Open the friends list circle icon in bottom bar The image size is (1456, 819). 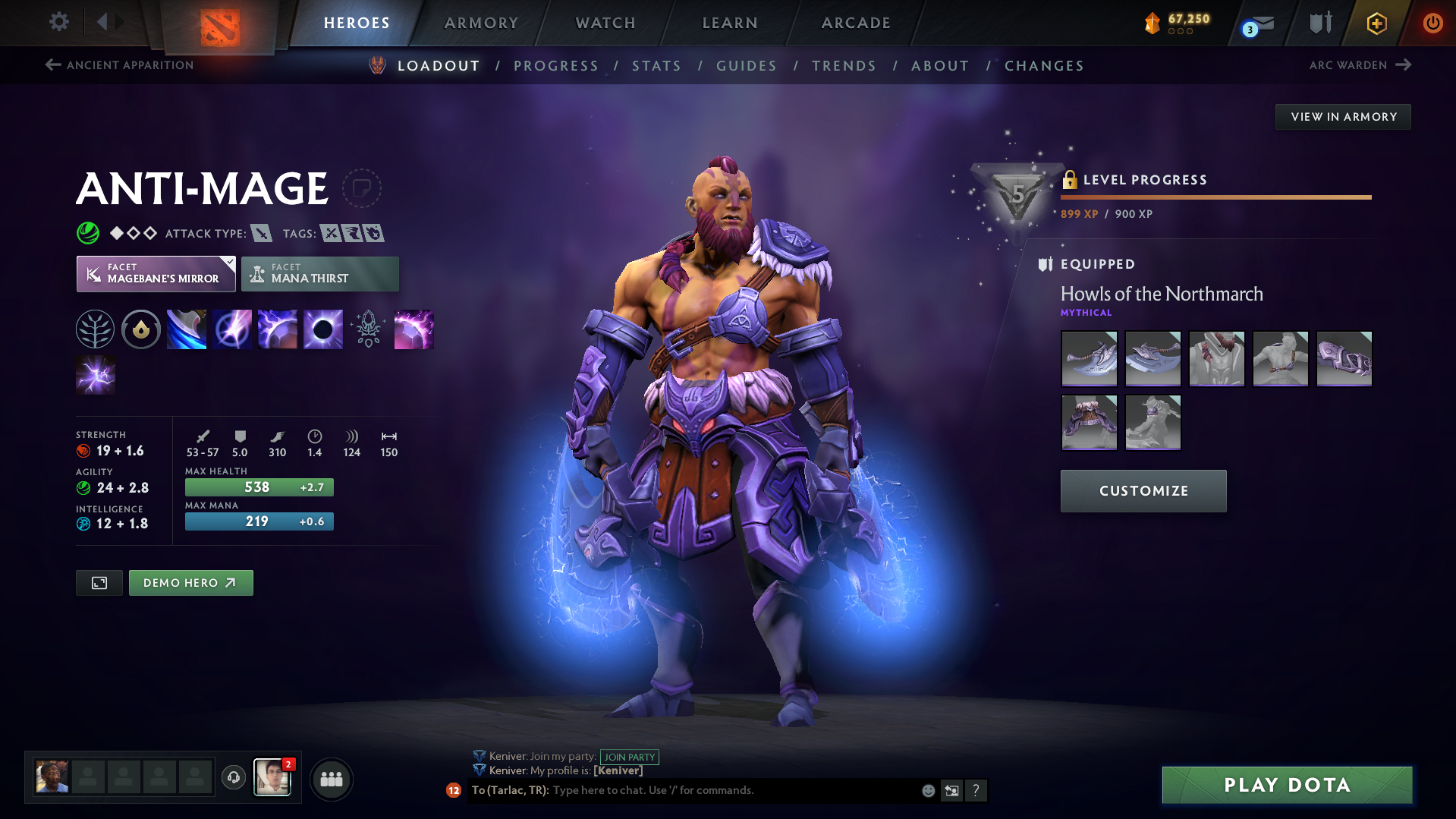331,778
